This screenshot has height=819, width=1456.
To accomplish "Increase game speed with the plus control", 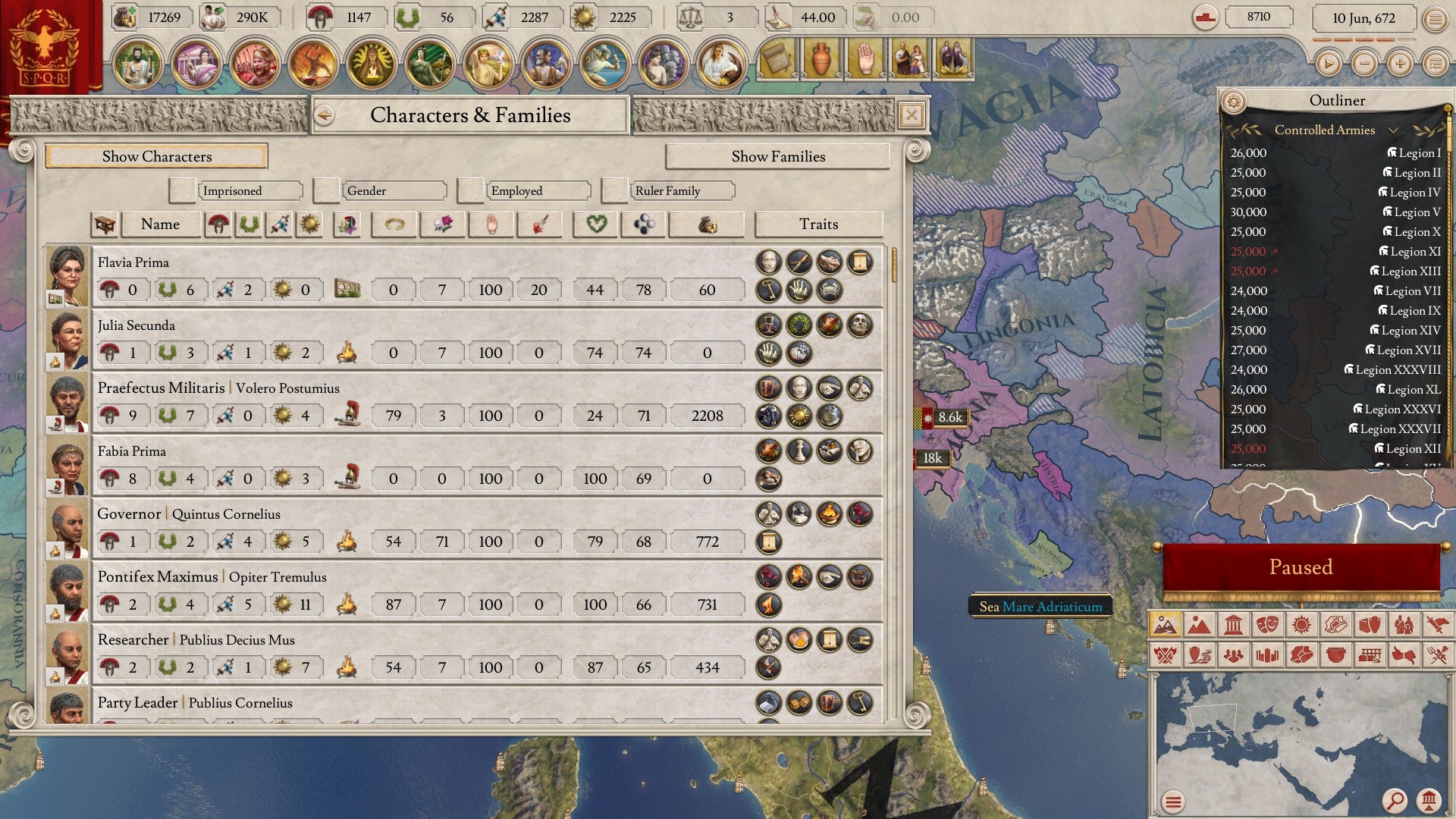I will click(1398, 64).
